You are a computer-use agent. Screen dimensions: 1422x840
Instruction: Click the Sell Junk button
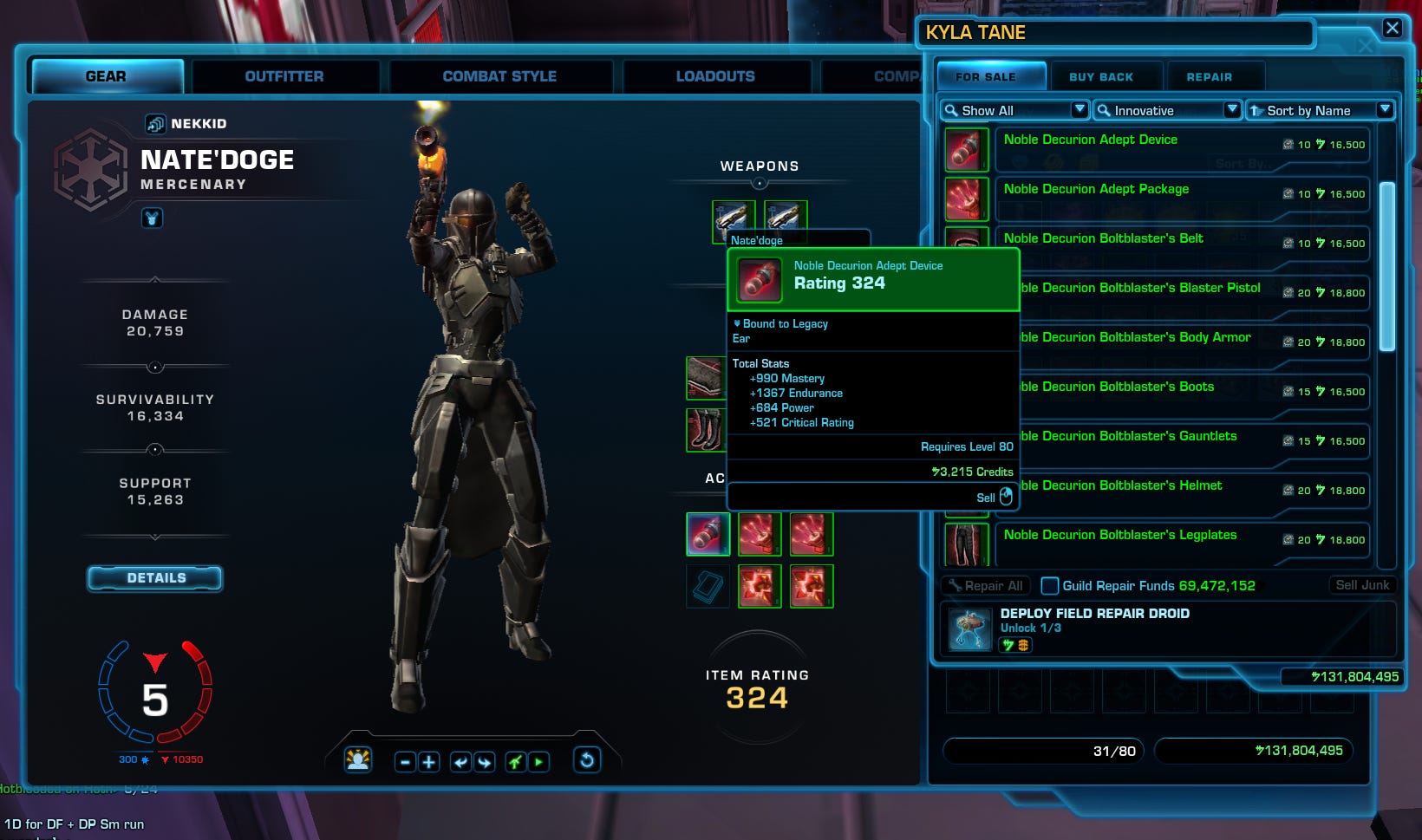pos(1362,585)
